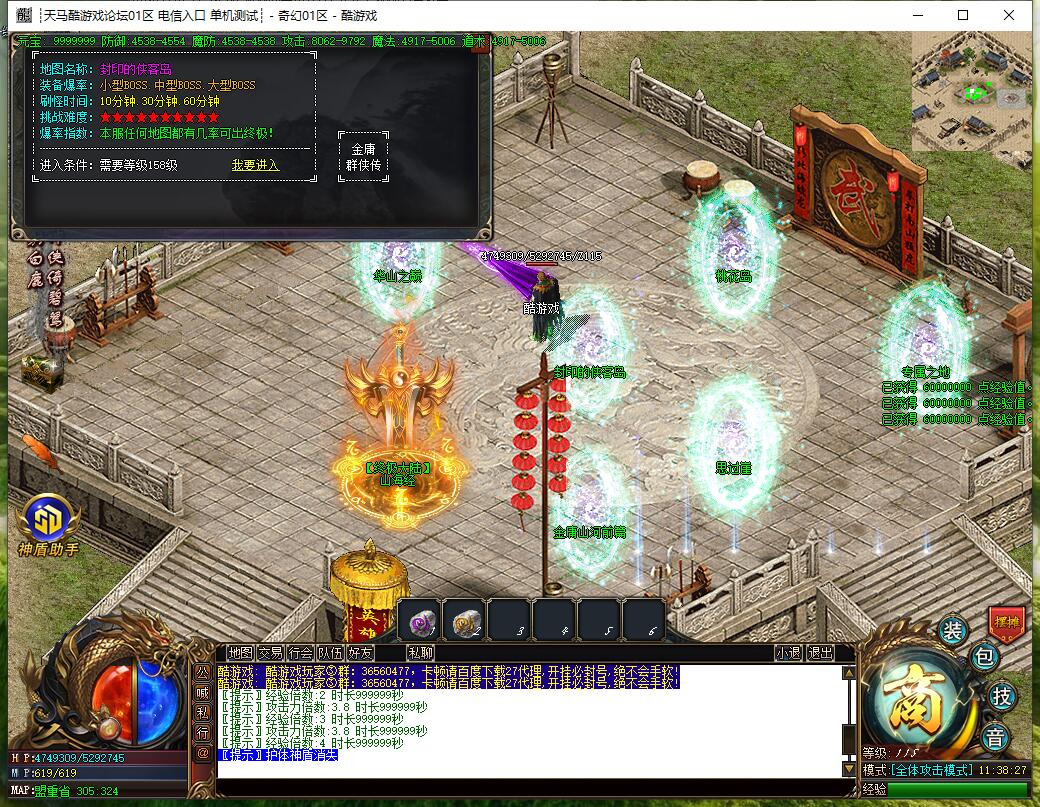The height and width of the screenshot is (807, 1040).
Task: Open the 队伍 team button
Action: (330, 653)
